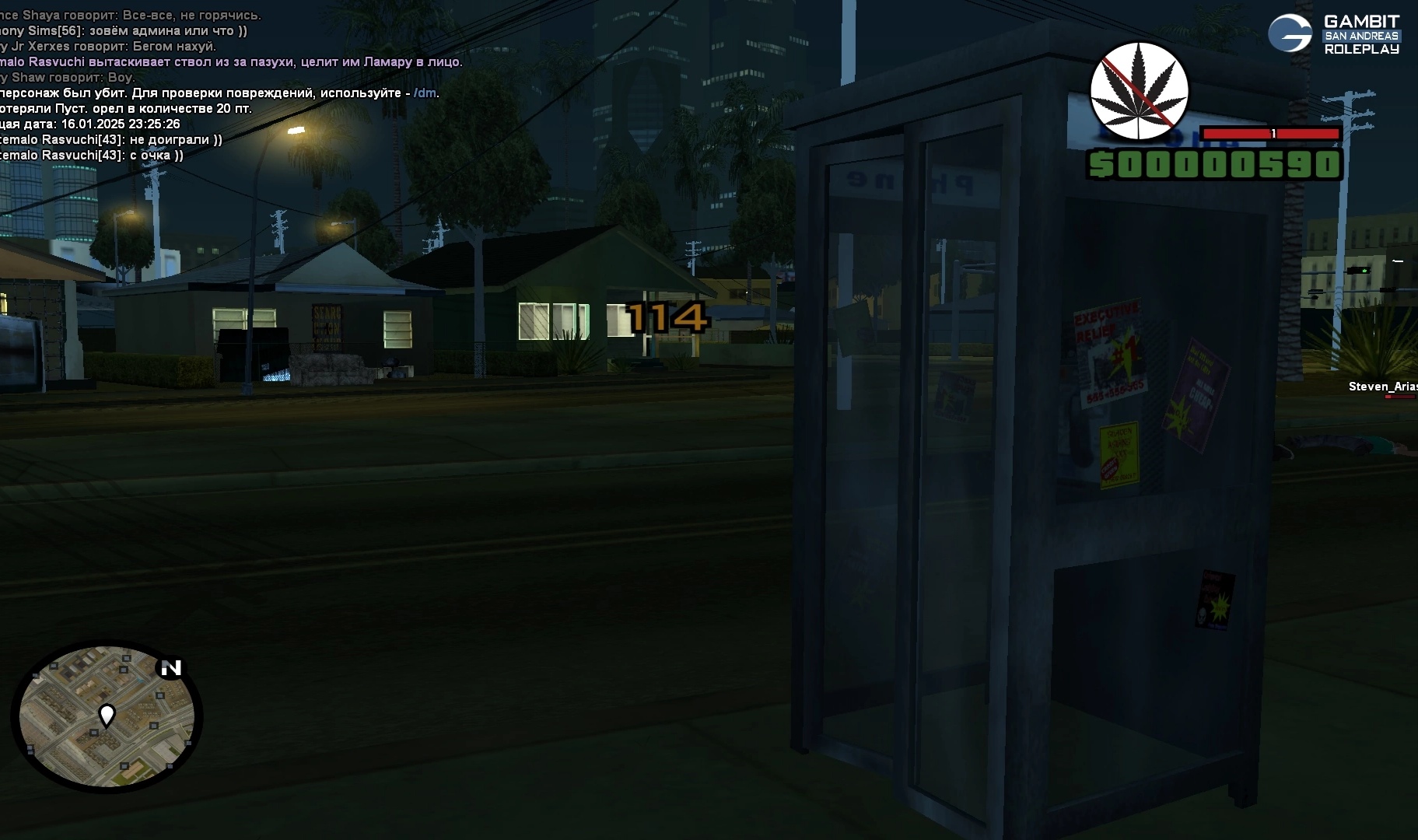Click the N compass marker on minimap
This screenshot has width=1418, height=840.
pos(171,667)
